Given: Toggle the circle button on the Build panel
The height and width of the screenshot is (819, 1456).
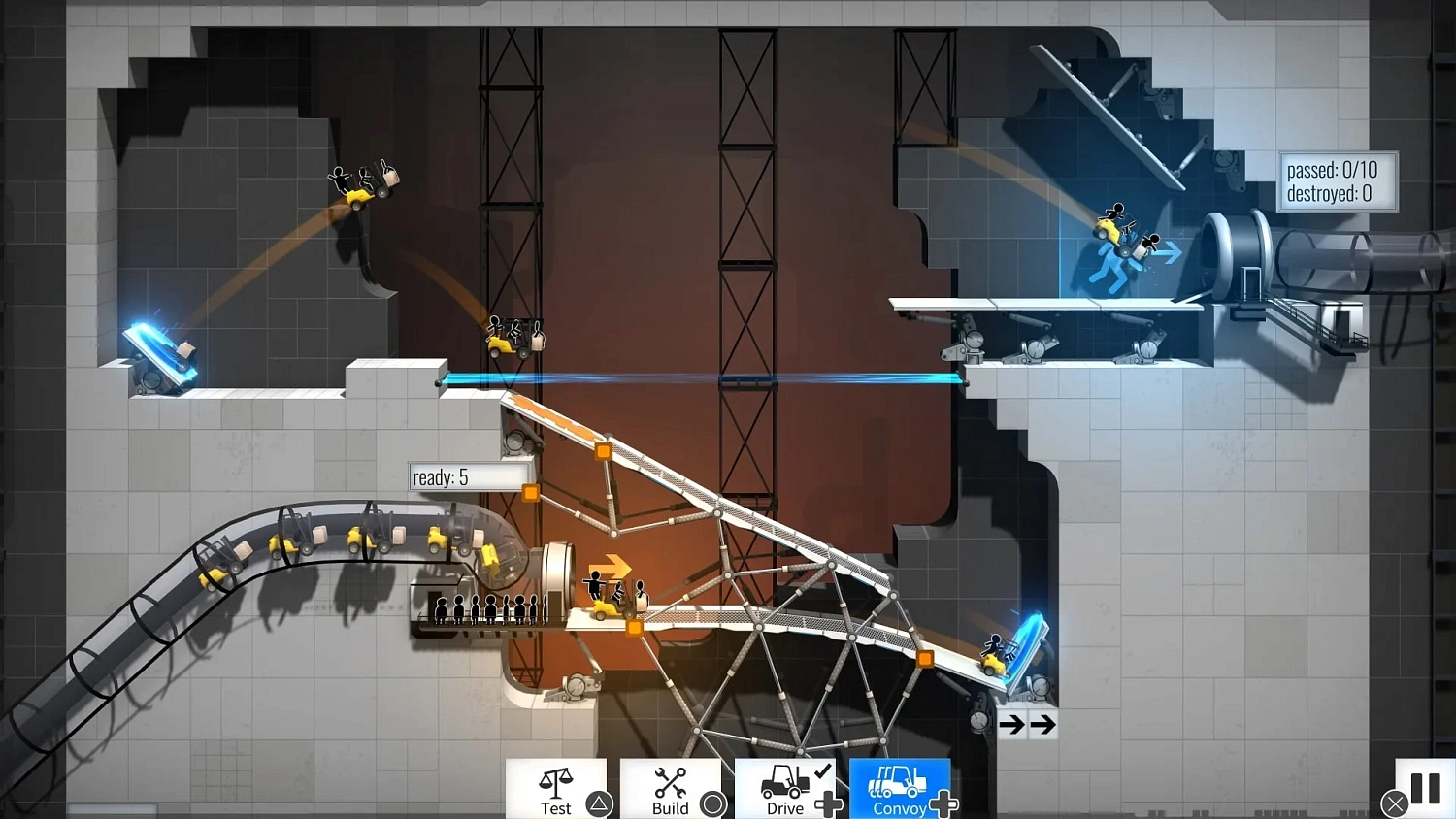Looking at the screenshot, I should [711, 804].
